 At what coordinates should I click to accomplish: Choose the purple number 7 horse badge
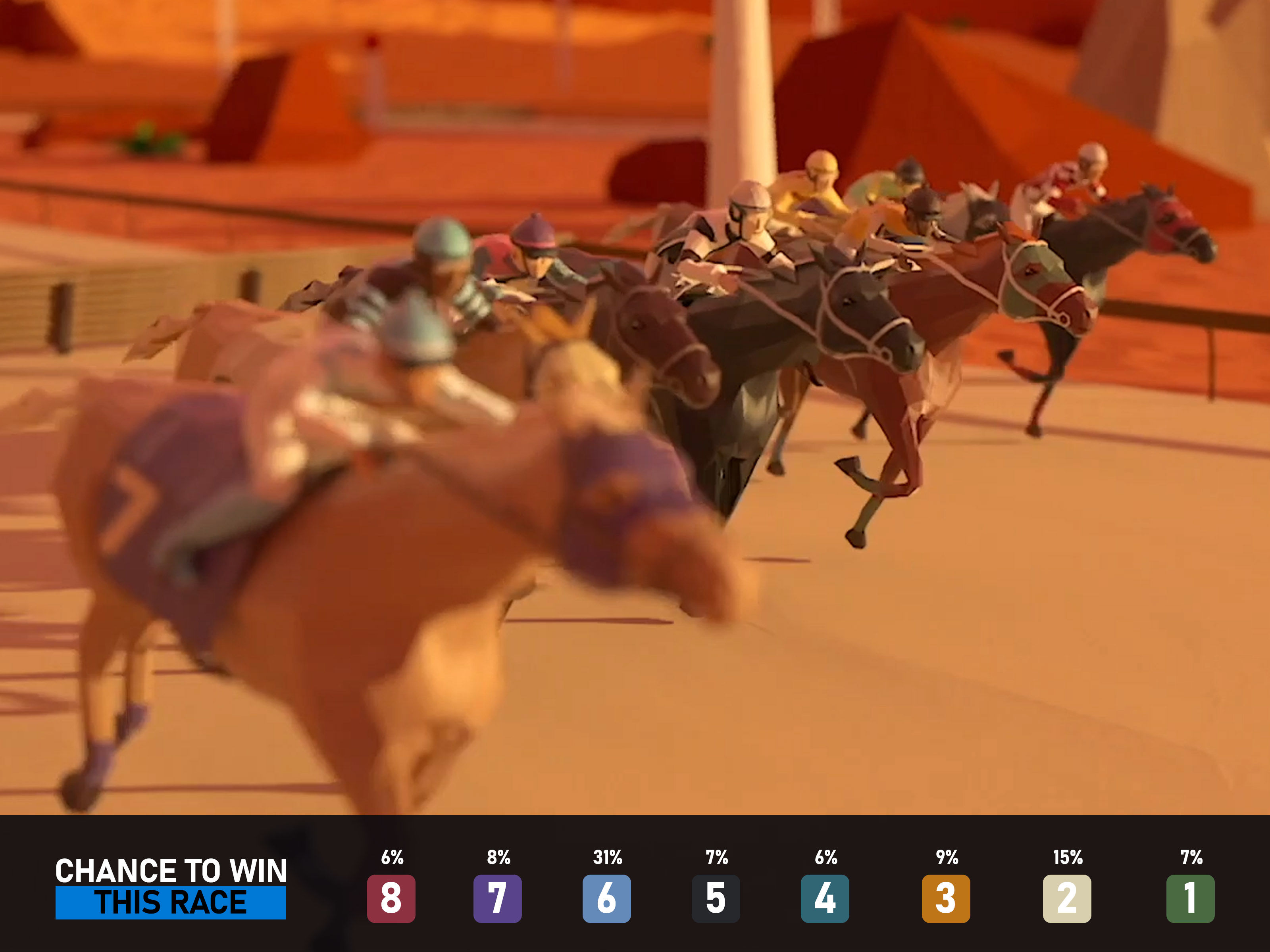coord(497,898)
